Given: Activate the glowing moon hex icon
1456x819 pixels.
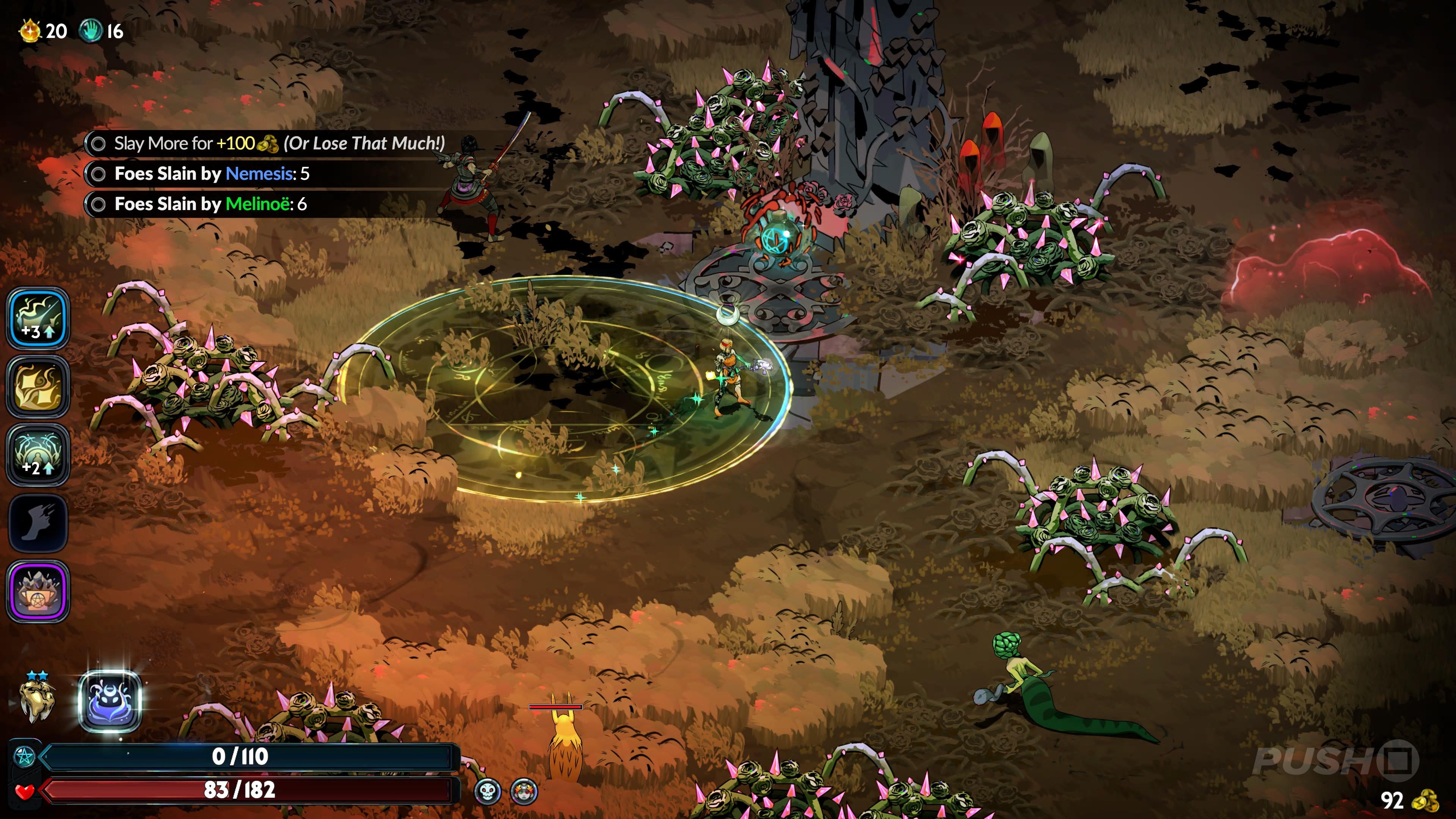Looking at the screenshot, I should 110,701.
